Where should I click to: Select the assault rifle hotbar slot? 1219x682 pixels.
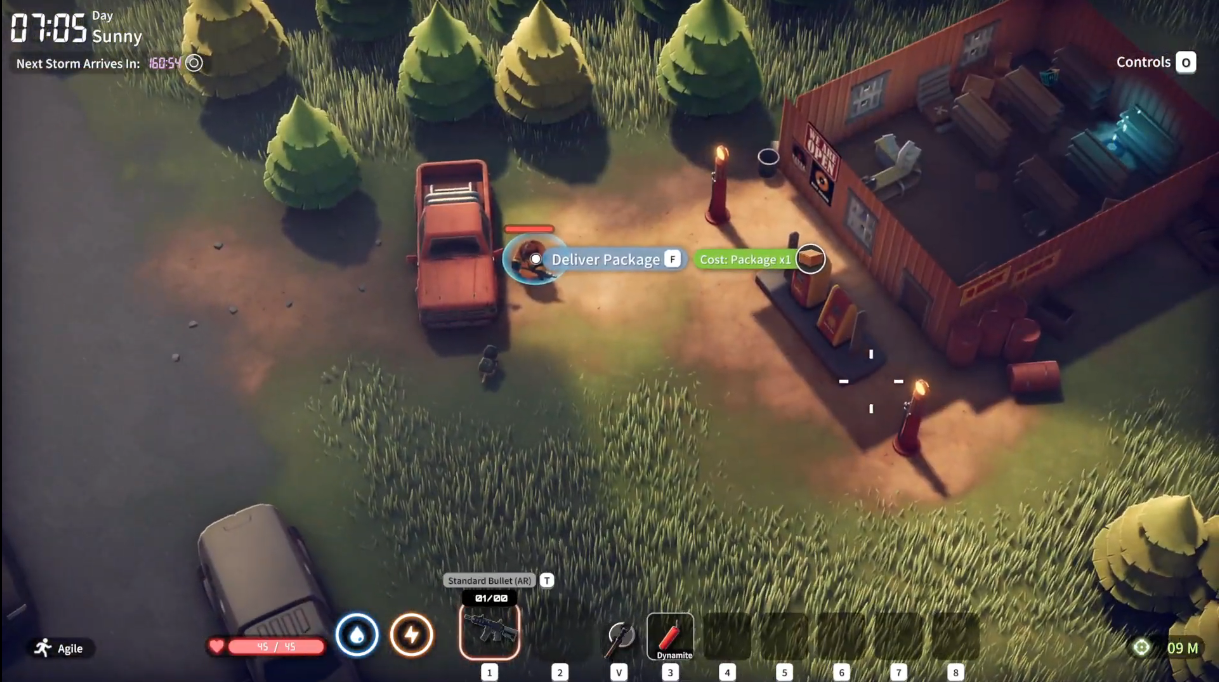click(x=489, y=634)
